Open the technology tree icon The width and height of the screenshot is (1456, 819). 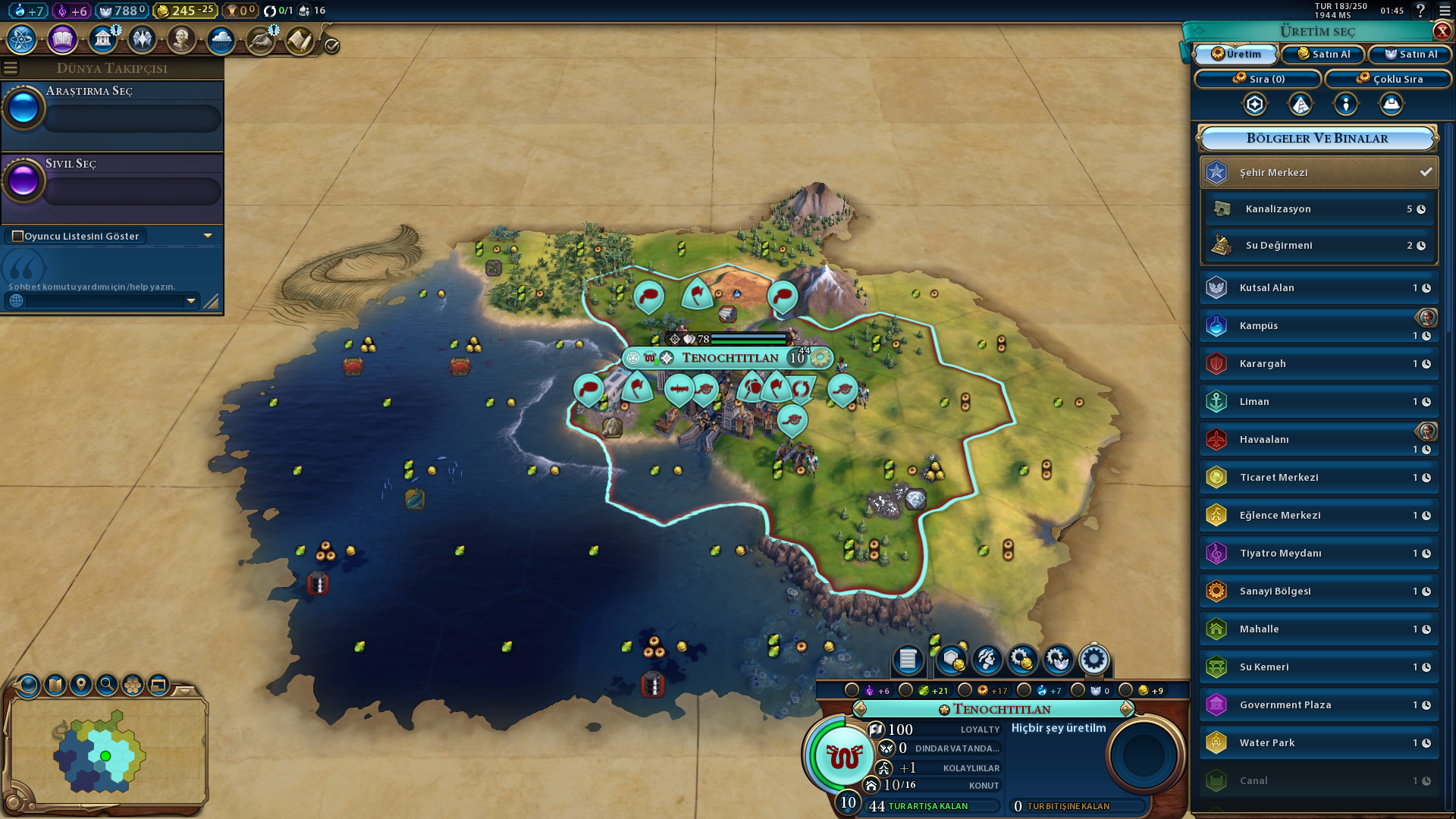(x=22, y=39)
